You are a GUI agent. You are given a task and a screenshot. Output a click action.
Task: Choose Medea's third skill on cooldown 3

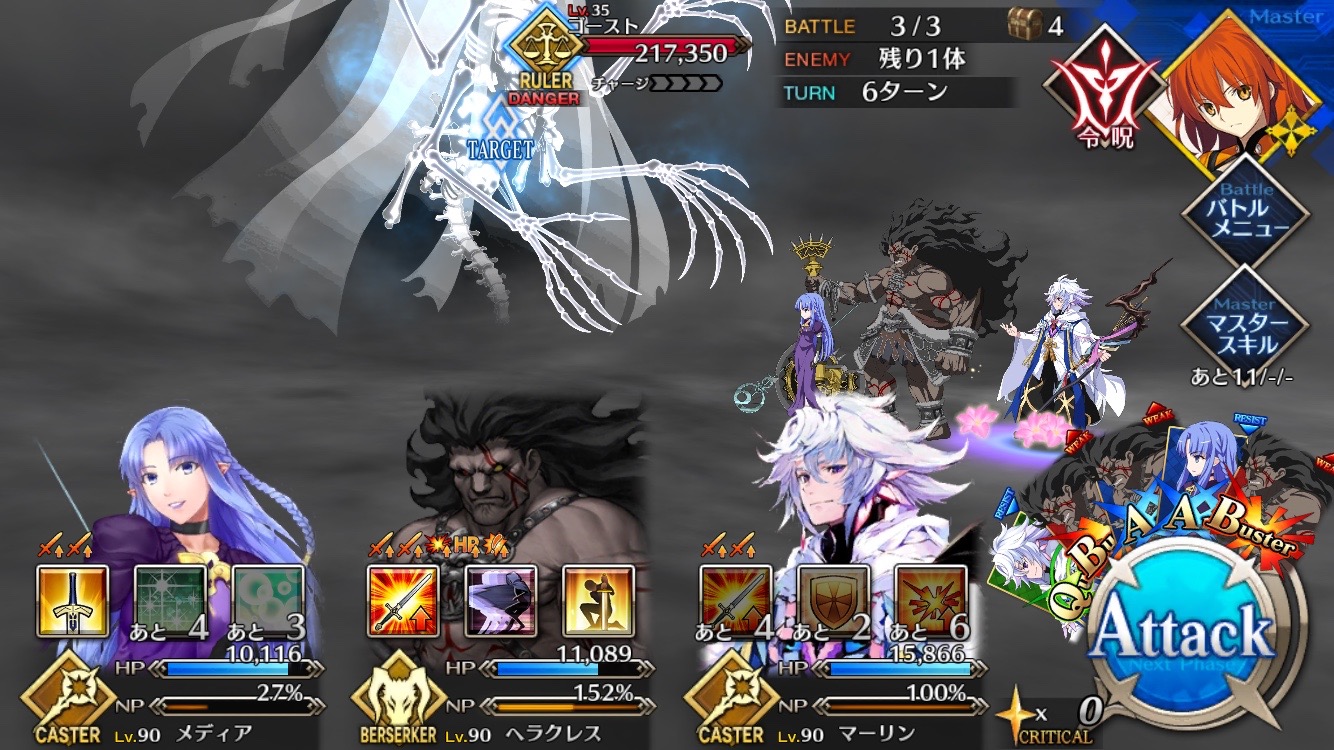pyautogui.click(x=268, y=601)
